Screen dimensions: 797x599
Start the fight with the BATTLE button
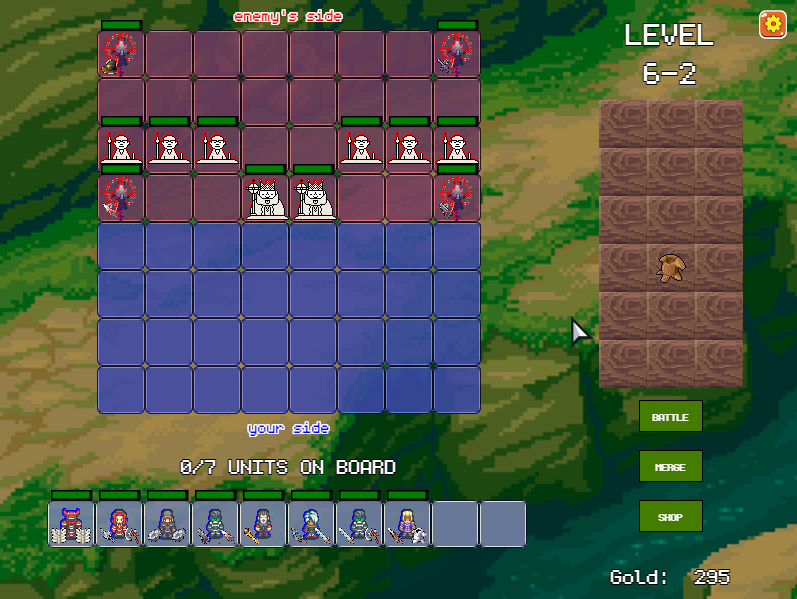pyautogui.click(x=670, y=416)
